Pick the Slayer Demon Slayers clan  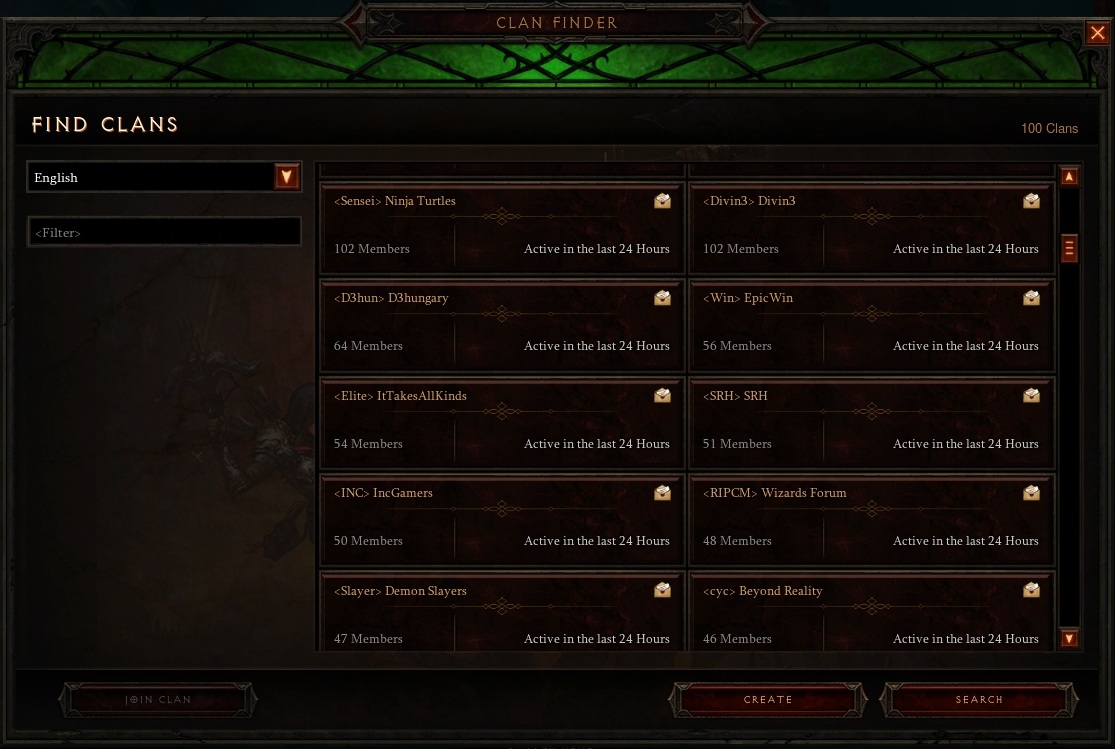click(502, 612)
